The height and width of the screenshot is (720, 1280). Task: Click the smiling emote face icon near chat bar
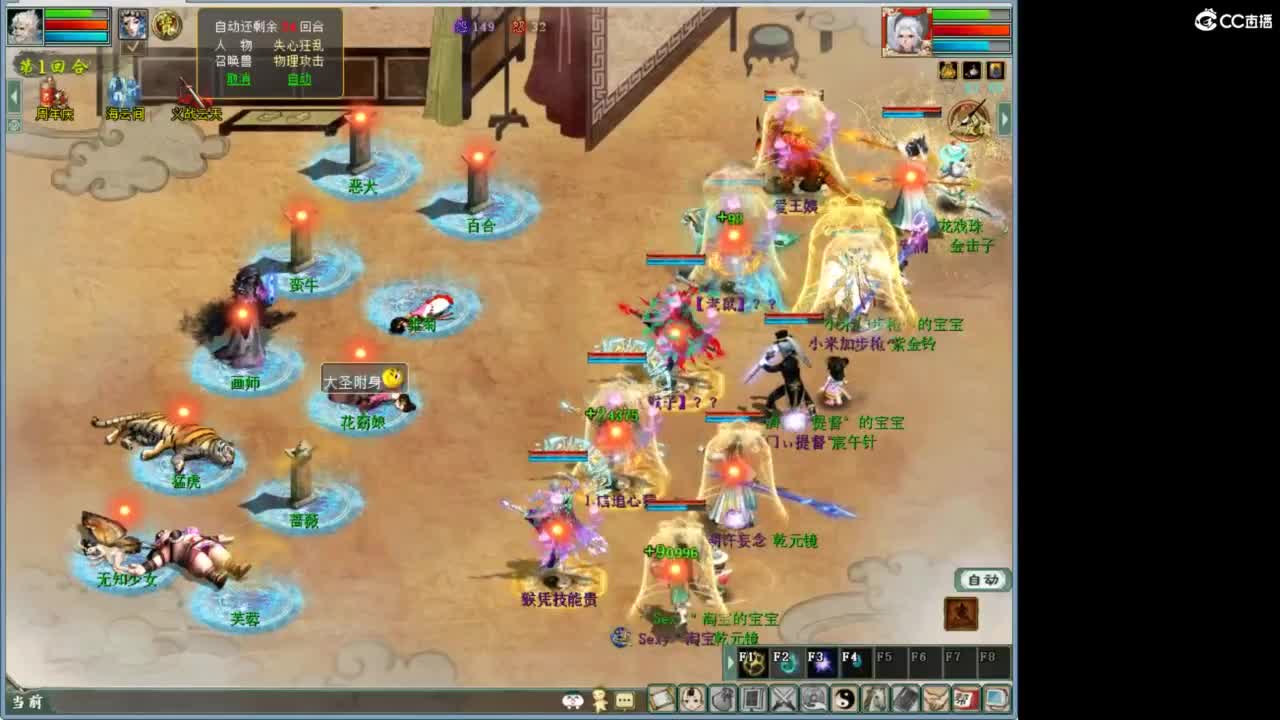click(571, 702)
